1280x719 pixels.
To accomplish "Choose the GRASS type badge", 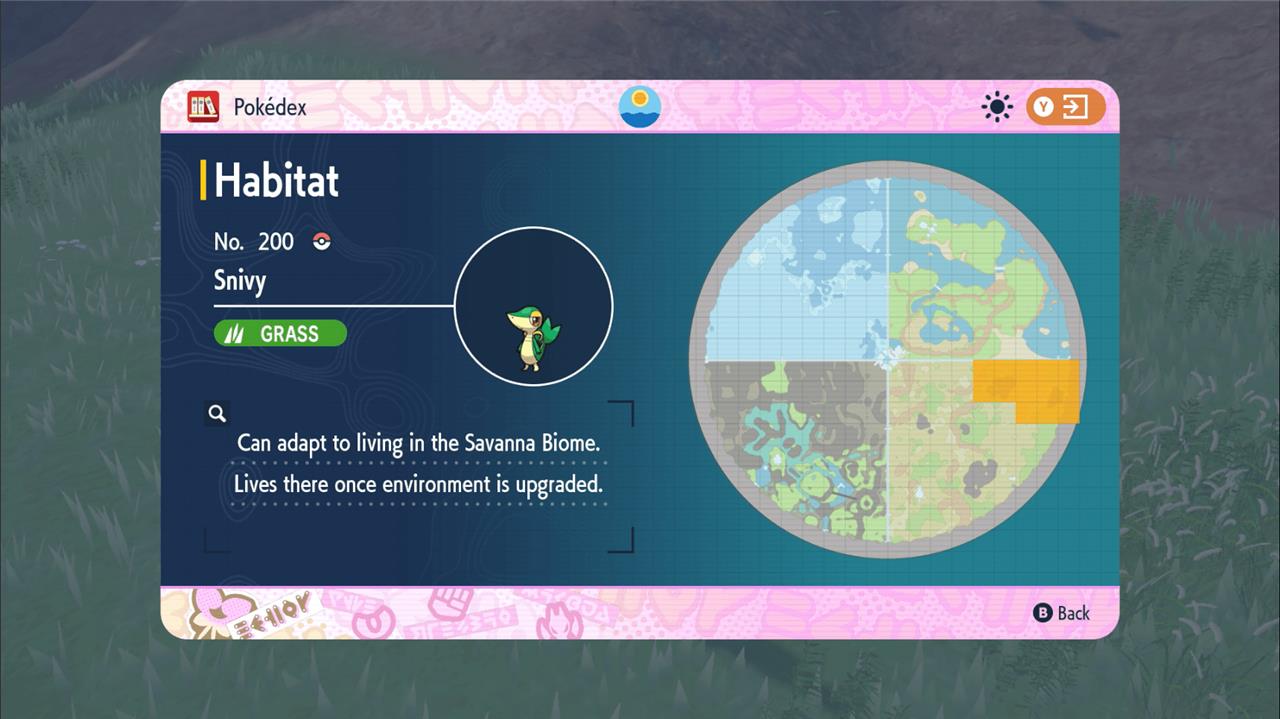I will (280, 334).
